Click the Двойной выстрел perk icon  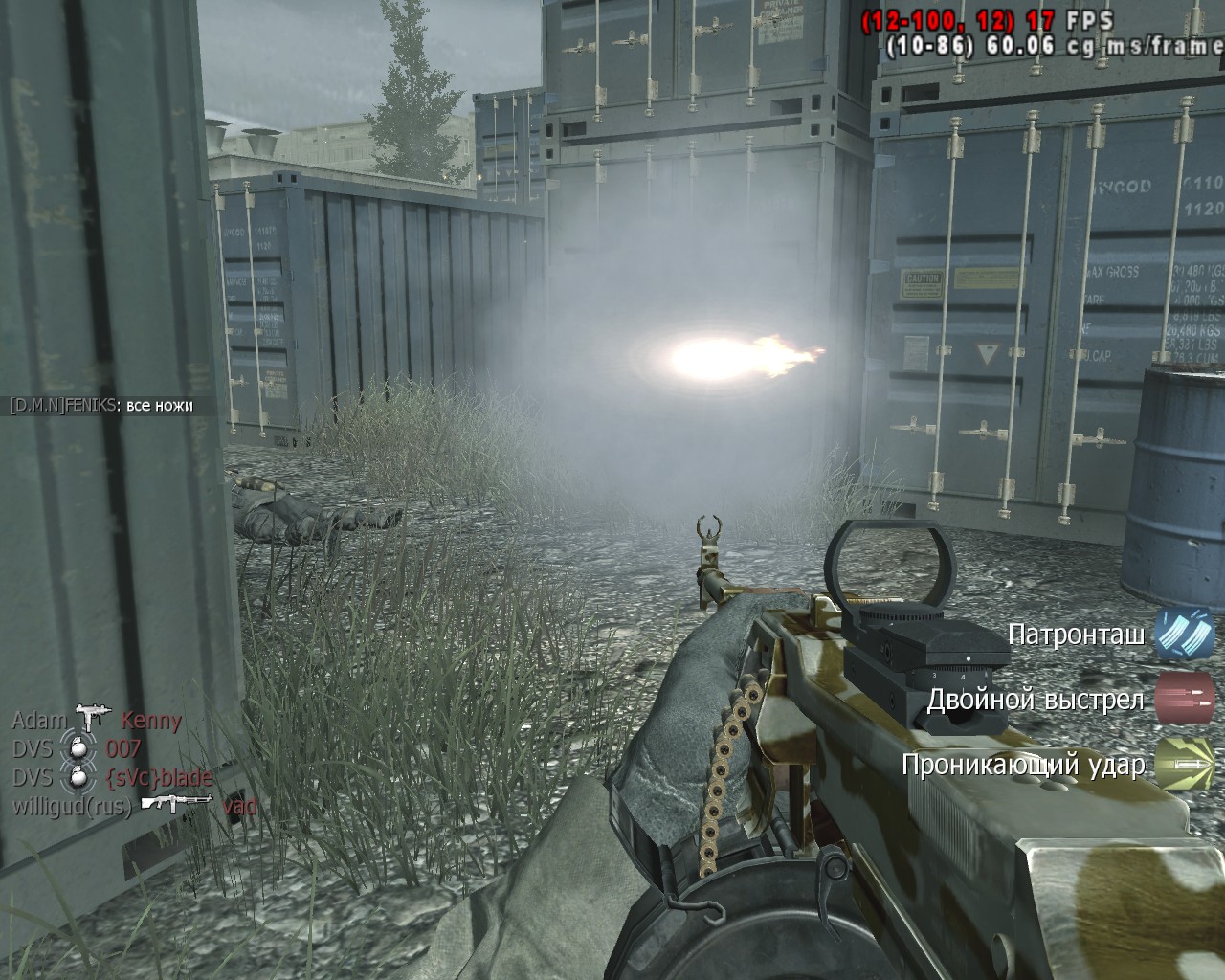pos(1184,699)
